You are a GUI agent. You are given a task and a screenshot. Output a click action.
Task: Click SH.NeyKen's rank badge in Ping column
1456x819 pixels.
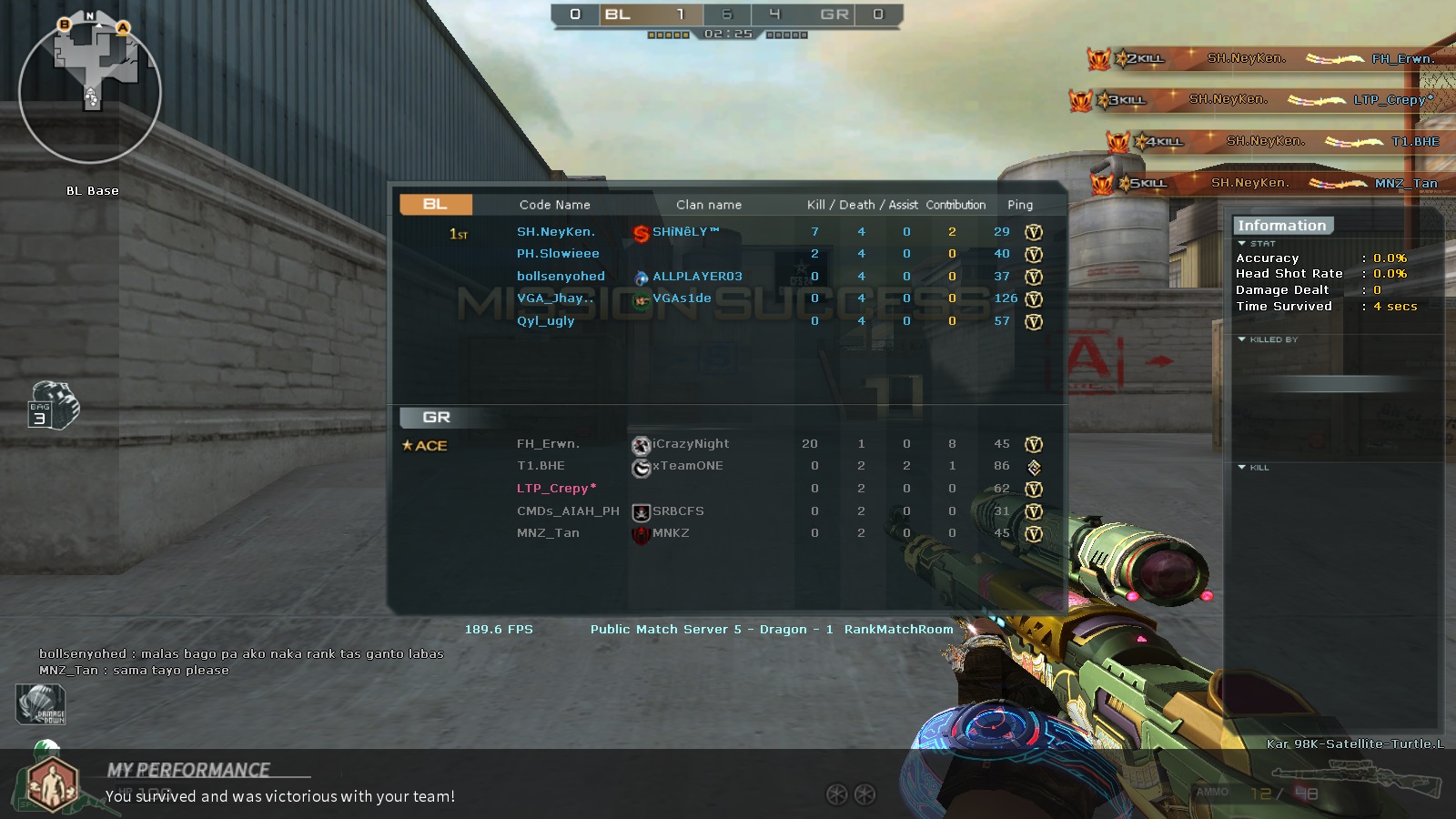[x=1034, y=231]
